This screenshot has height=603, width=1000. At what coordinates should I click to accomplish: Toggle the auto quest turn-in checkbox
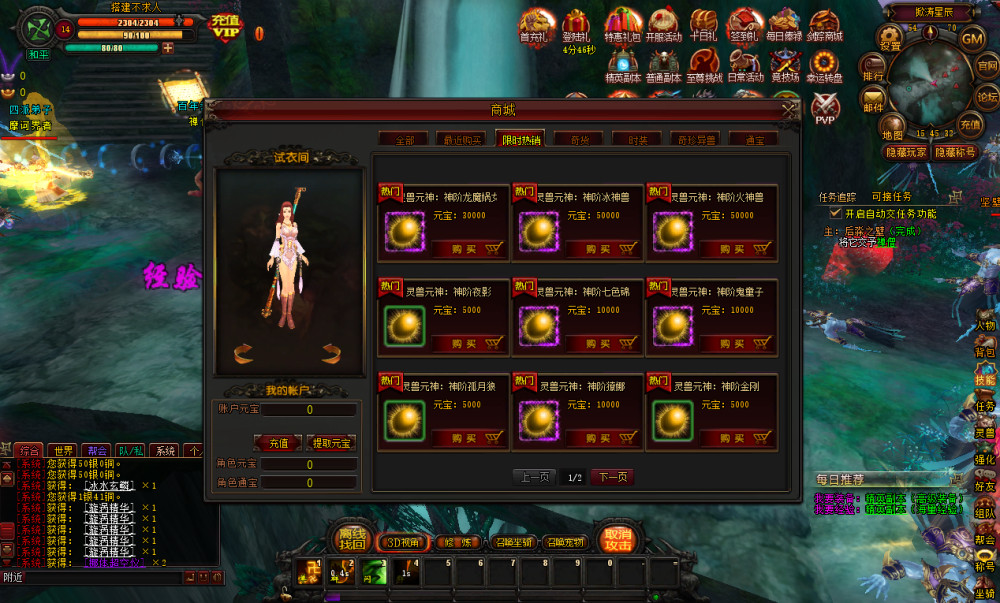(x=836, y=213)
